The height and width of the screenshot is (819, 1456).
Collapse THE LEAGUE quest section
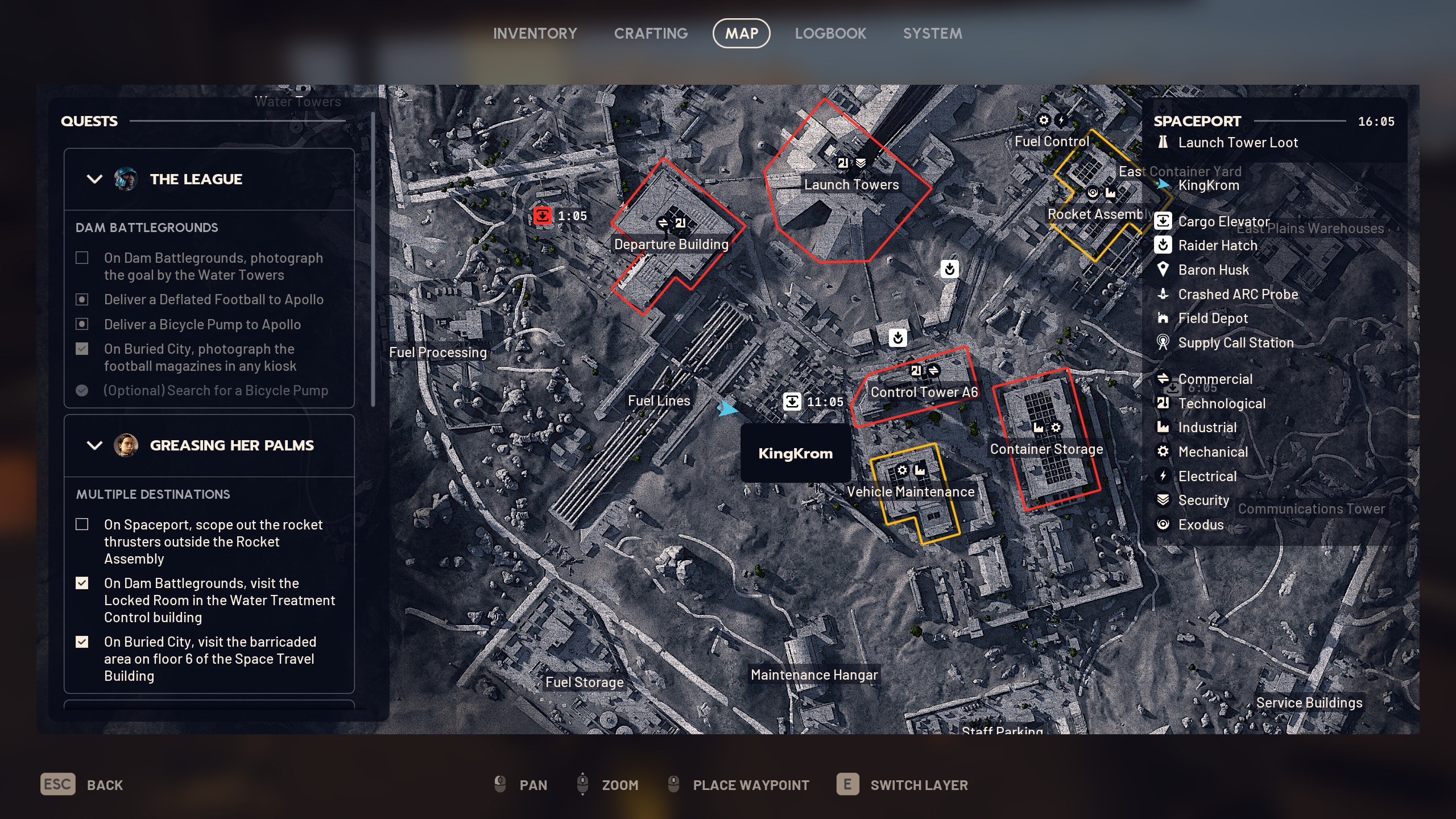point(94,179)
